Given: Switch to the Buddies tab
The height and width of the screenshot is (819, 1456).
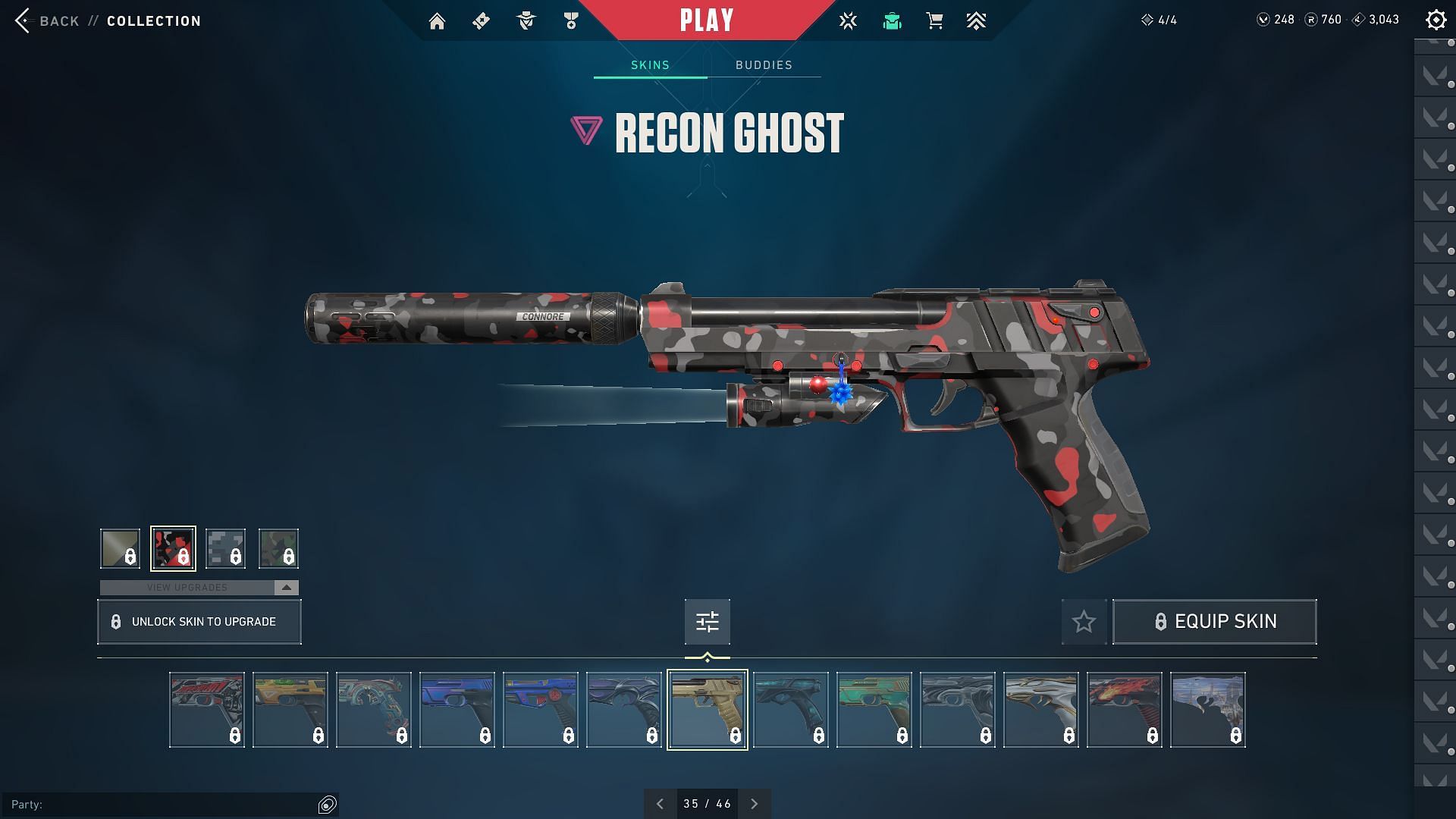Looking at the screenshot, I should point(764,65).
